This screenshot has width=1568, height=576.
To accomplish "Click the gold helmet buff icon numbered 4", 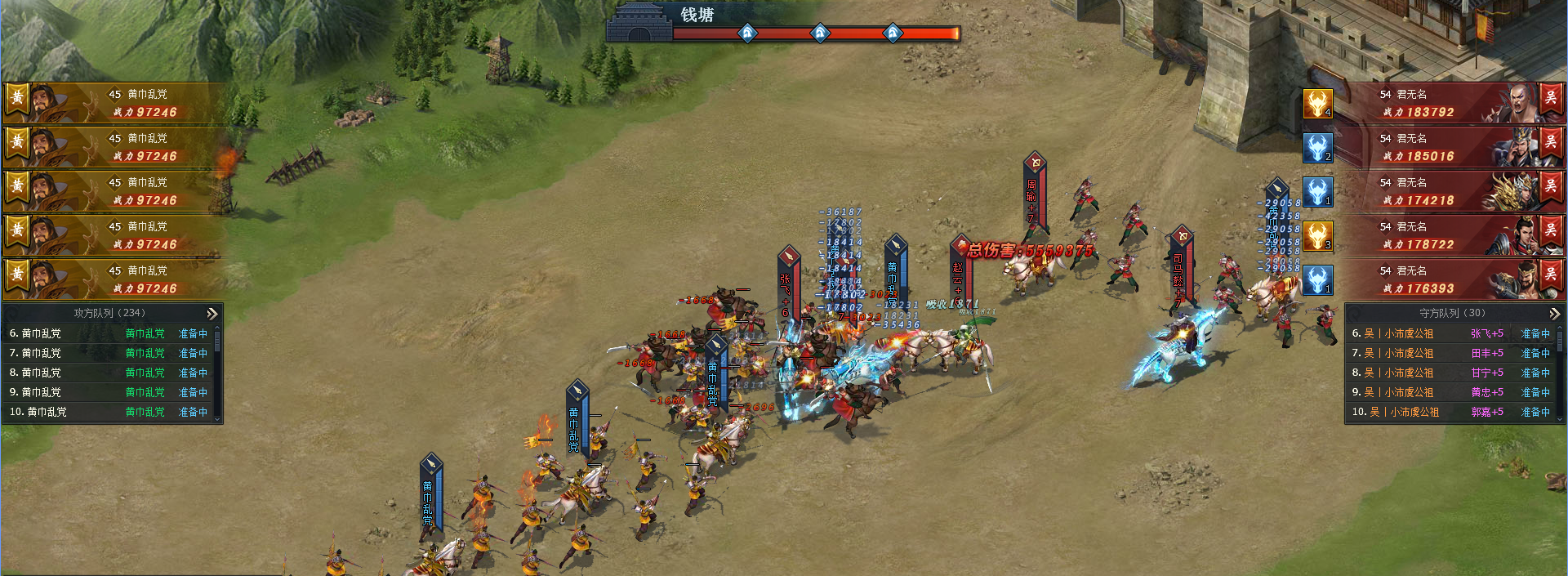I will tap(1317, 104).
